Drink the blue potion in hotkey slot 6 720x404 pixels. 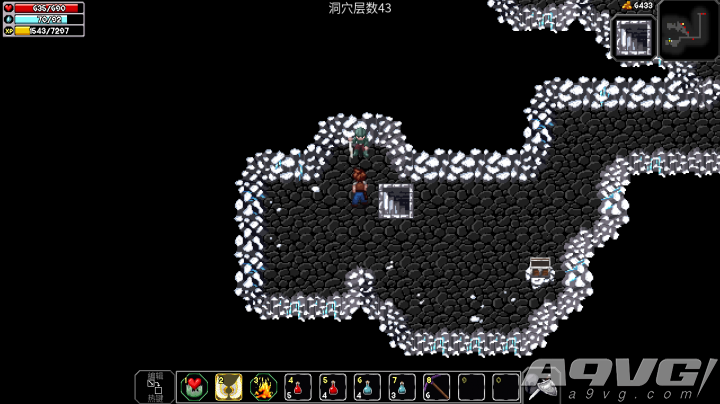368,387
